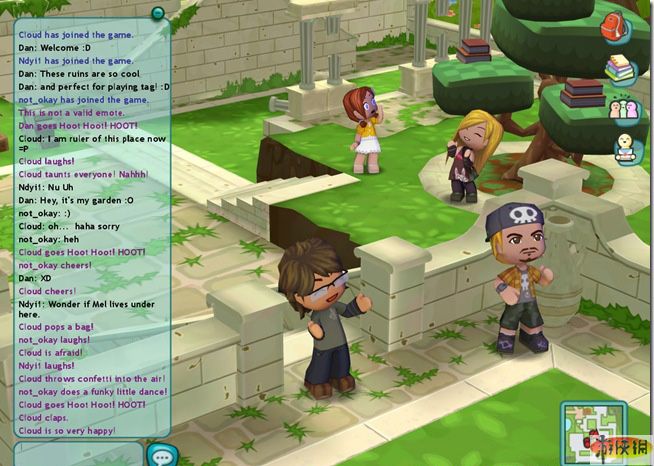Screen dimensions: 654x466
Task: Open the stacked books icon
Action: pos(620,68)
